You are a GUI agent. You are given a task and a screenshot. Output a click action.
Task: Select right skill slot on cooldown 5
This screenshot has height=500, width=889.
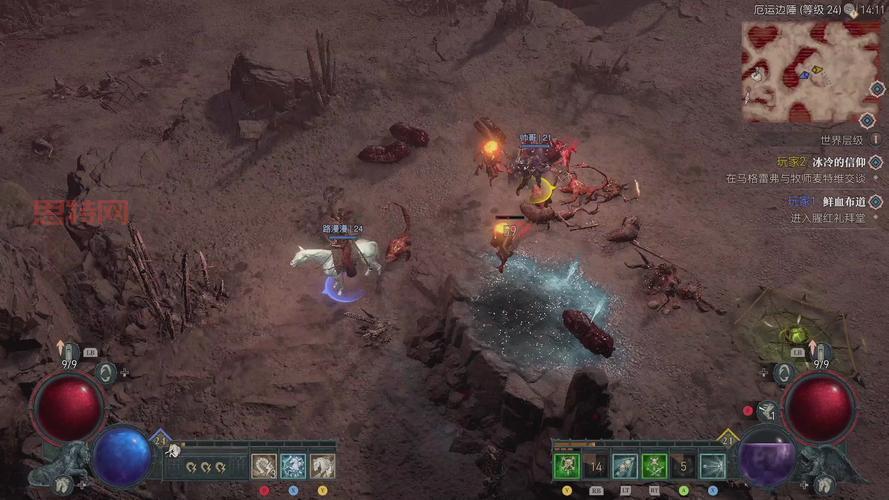(683, 466)
